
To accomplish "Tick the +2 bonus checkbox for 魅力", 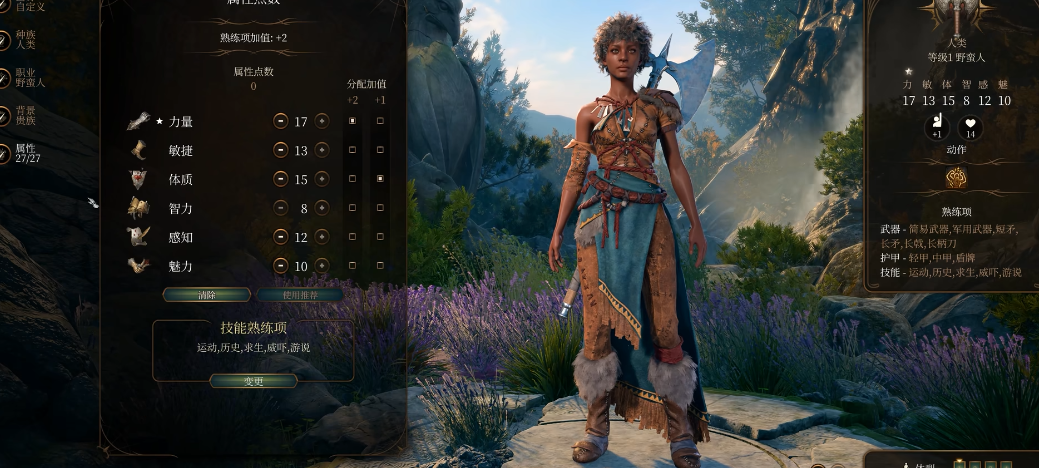I will pyautogui.click(x=352, y=266).
